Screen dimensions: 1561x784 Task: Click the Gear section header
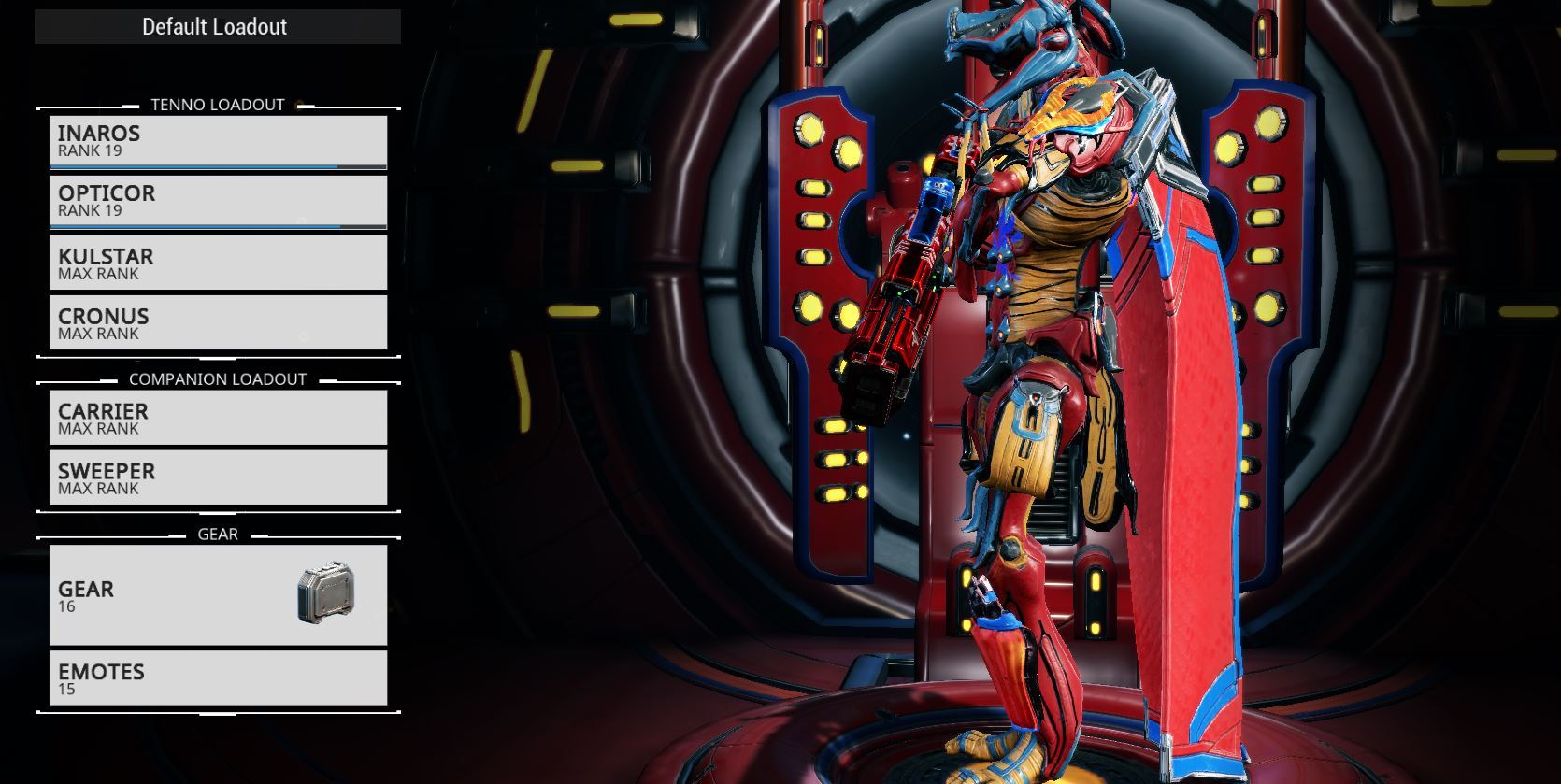[x=217, y=534]
